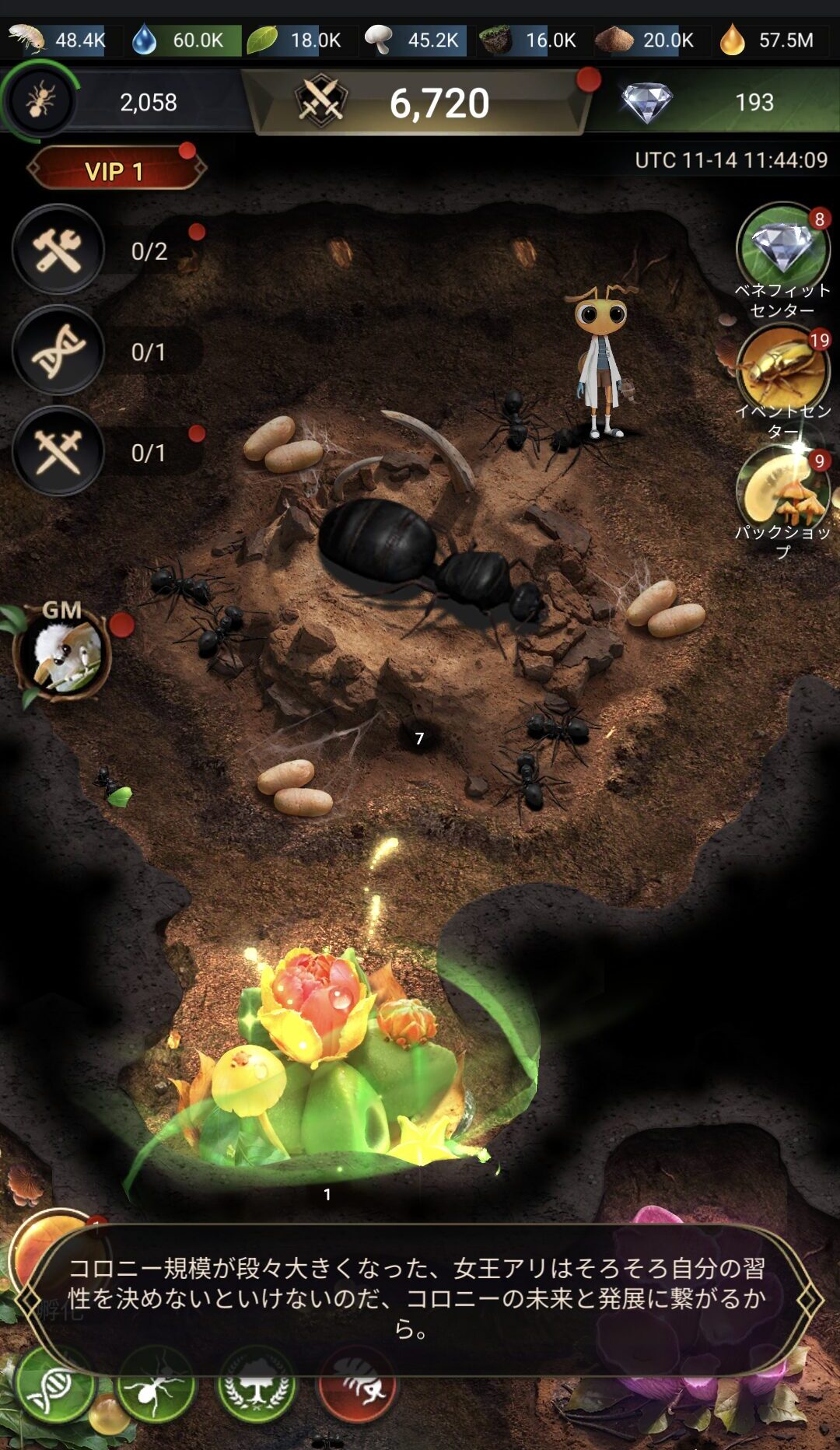The height and width of the screenshot is (1450, 840).
Task: Open the green DNA button at the bottom
Action: (54, 1391)
